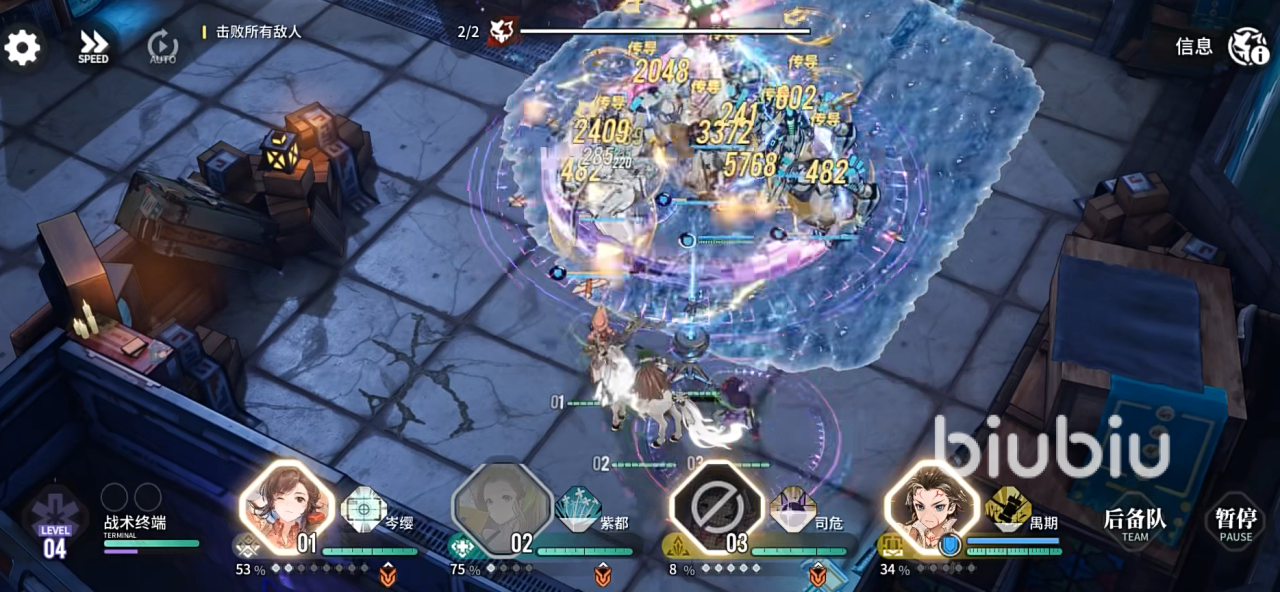Activate 禹期's yellow skill icon
1280x592 pixels.
coord(1008,509)
